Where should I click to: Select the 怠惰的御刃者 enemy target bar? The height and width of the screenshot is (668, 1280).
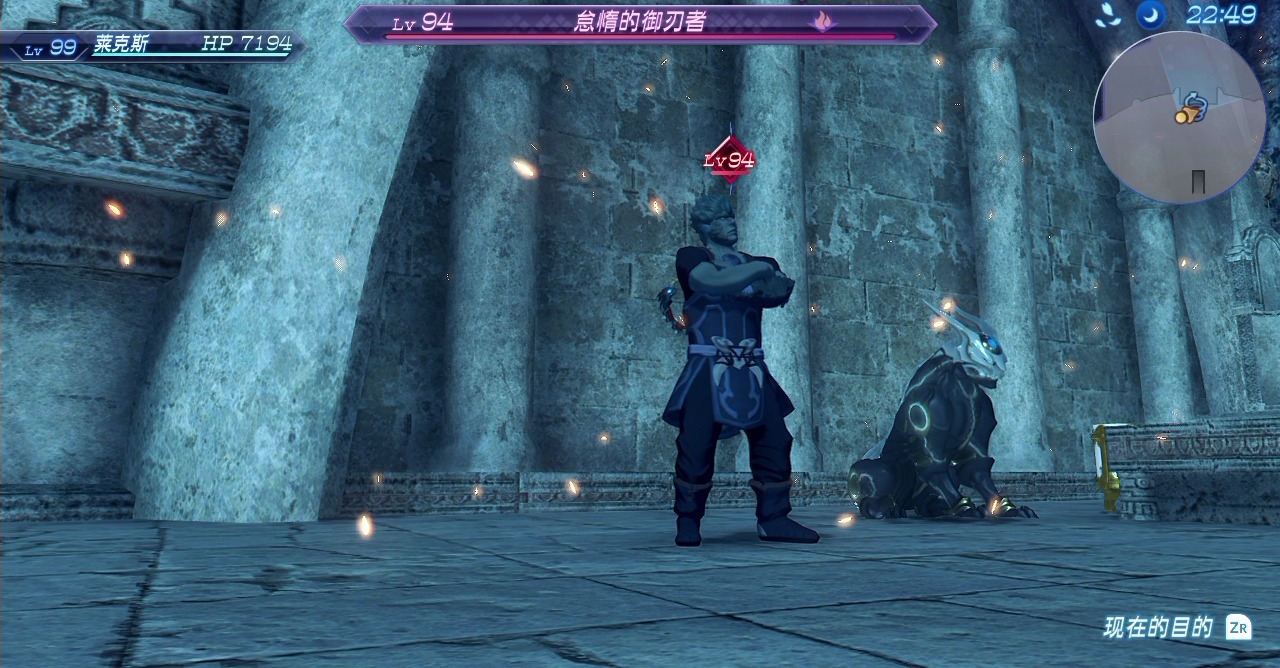pos(640,23)
